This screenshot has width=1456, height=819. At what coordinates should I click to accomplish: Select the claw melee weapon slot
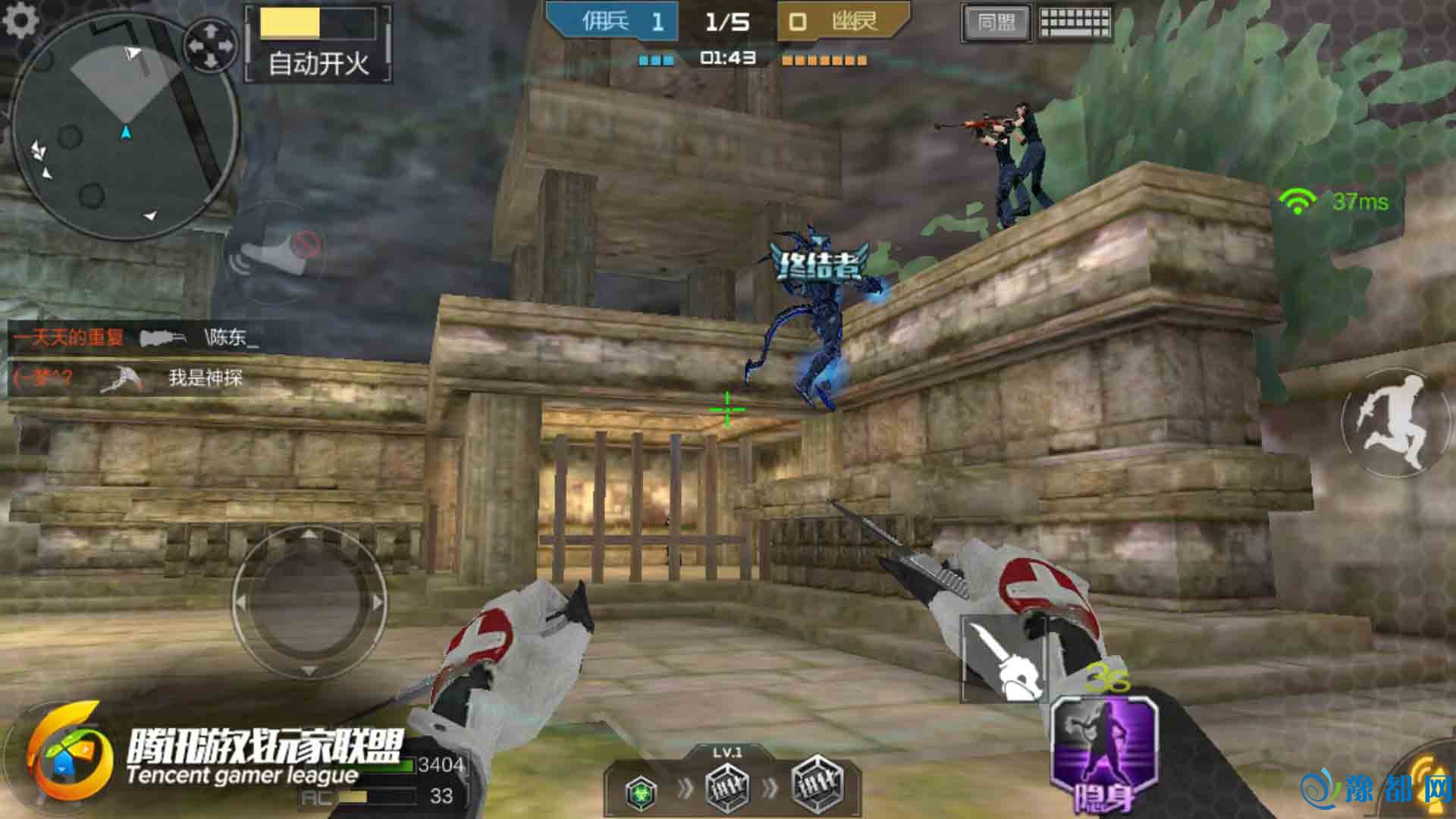1003,658
